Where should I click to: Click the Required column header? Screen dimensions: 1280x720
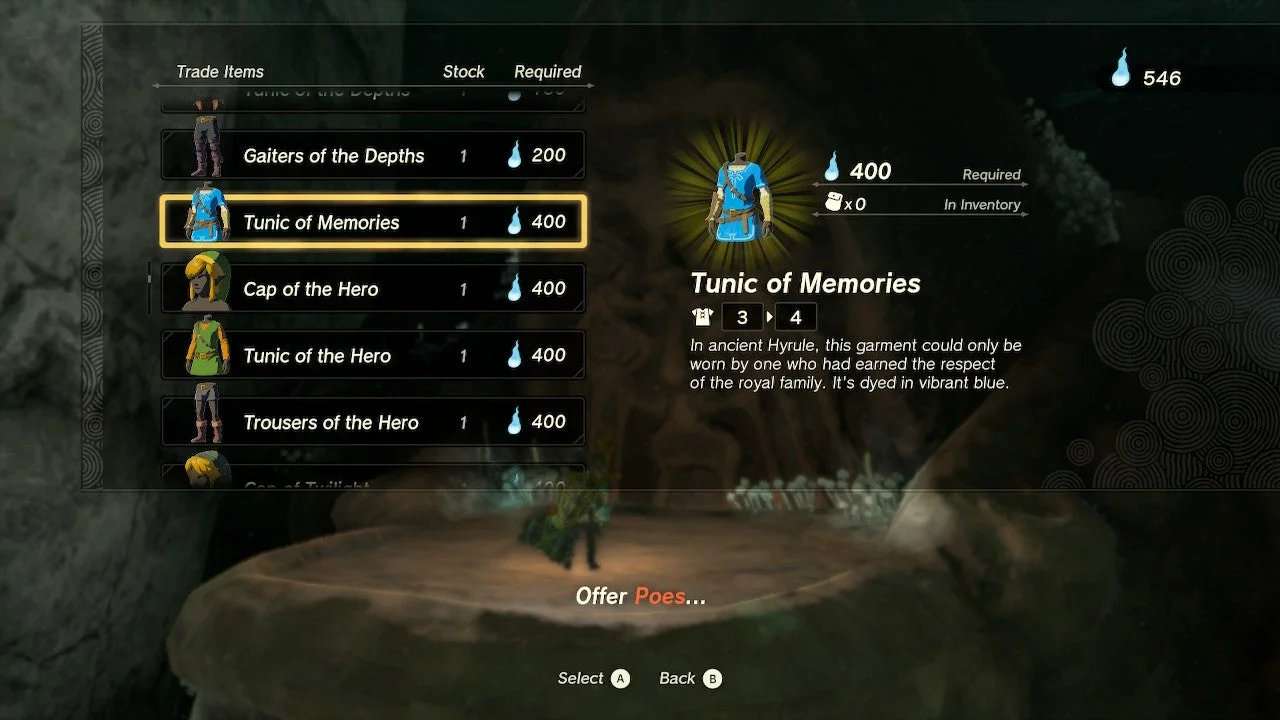(x=547, y=71)
